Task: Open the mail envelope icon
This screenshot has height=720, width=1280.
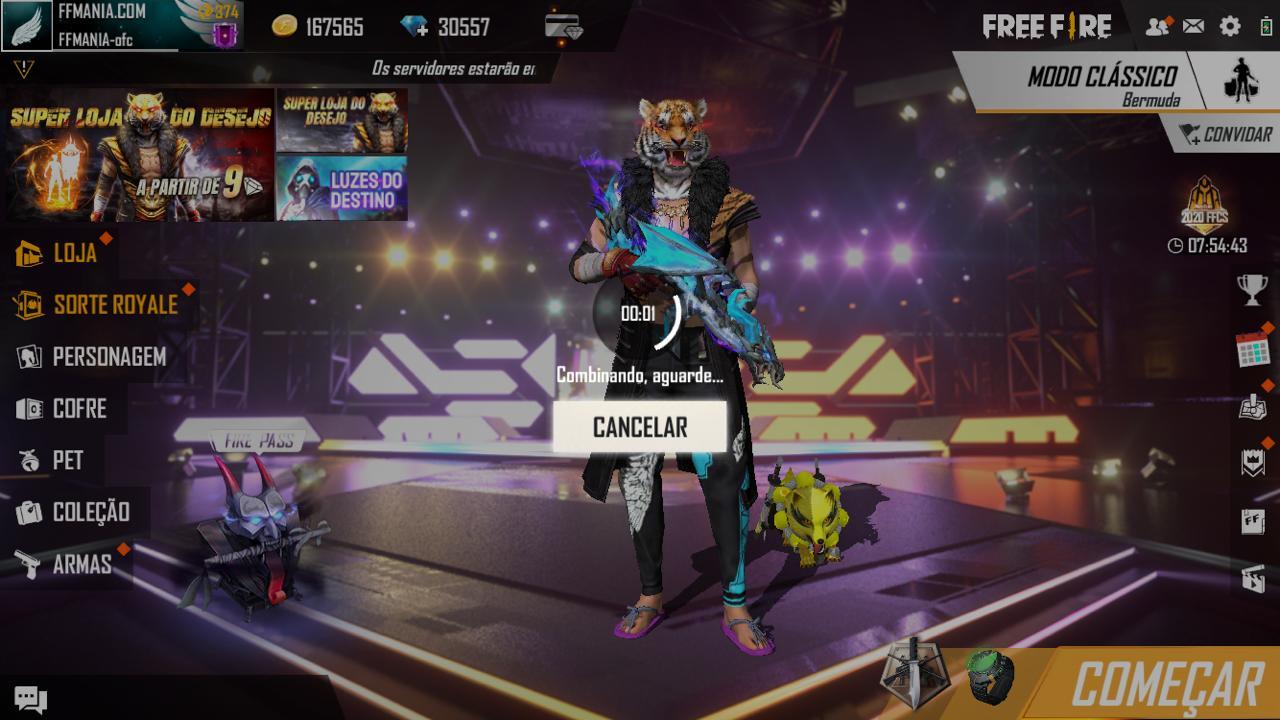Action: 1193,27
